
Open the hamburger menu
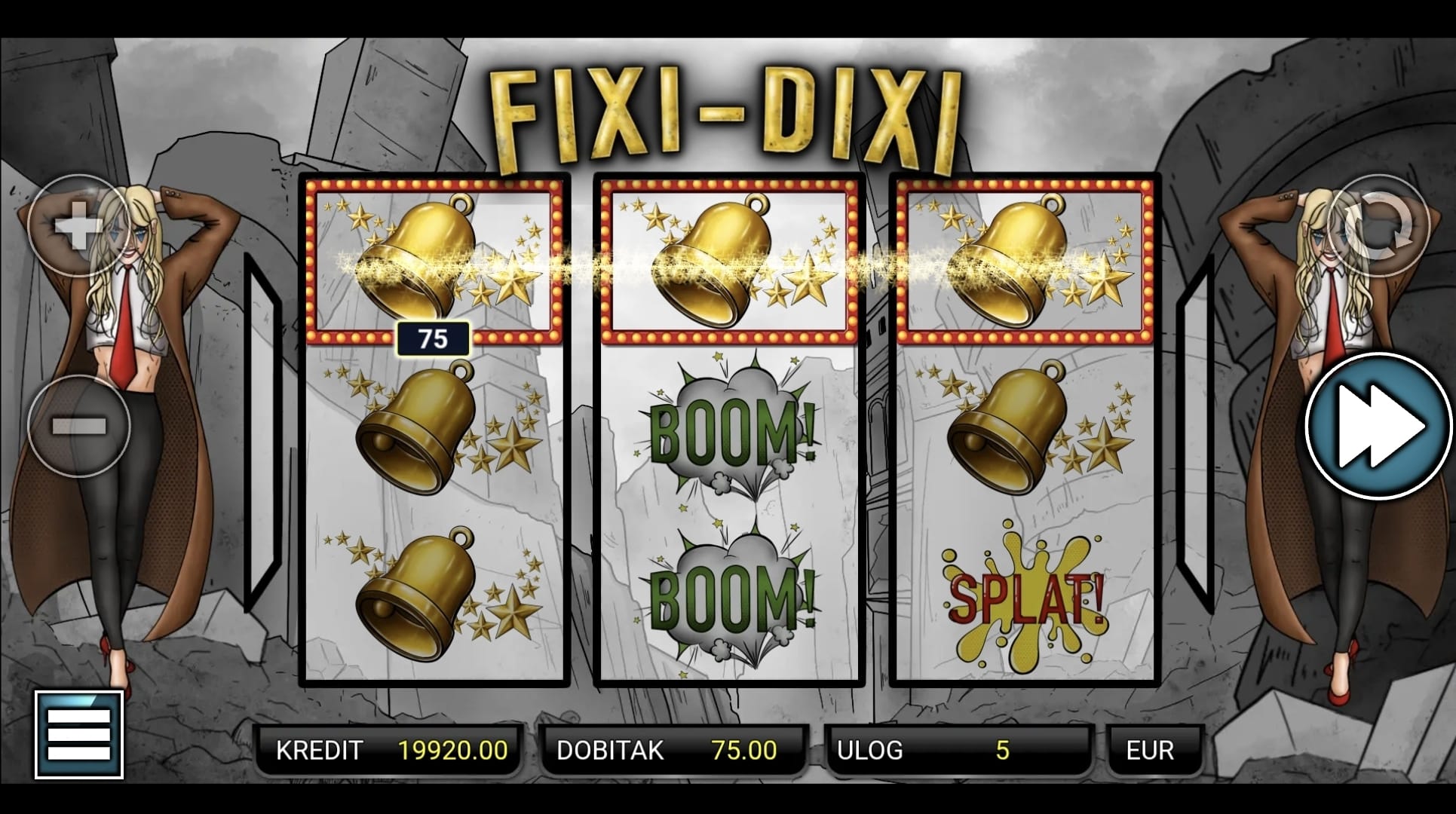(79, 734)
